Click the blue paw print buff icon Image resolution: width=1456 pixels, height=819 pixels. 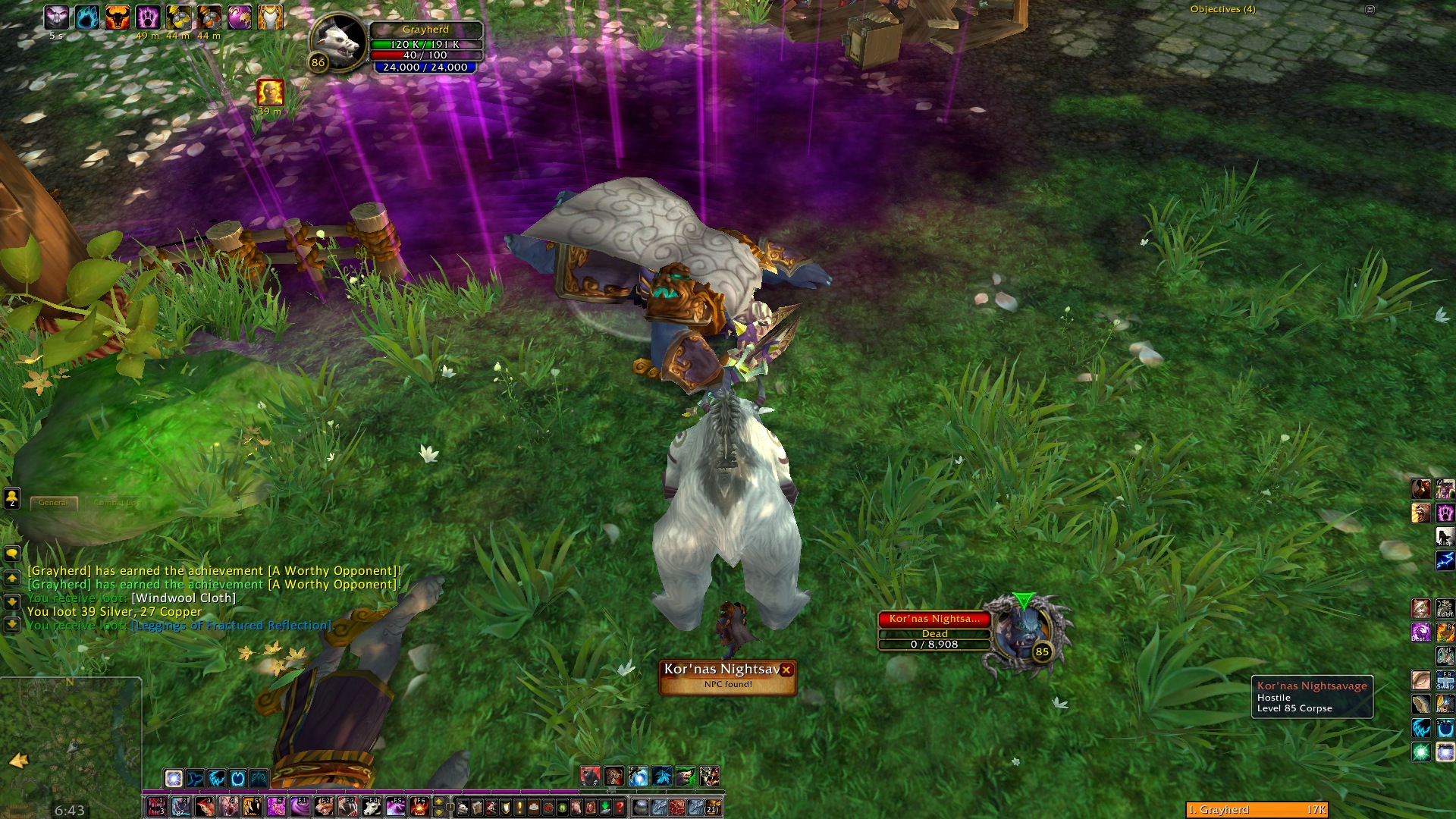pyautogui.click(x=86, y=17)
